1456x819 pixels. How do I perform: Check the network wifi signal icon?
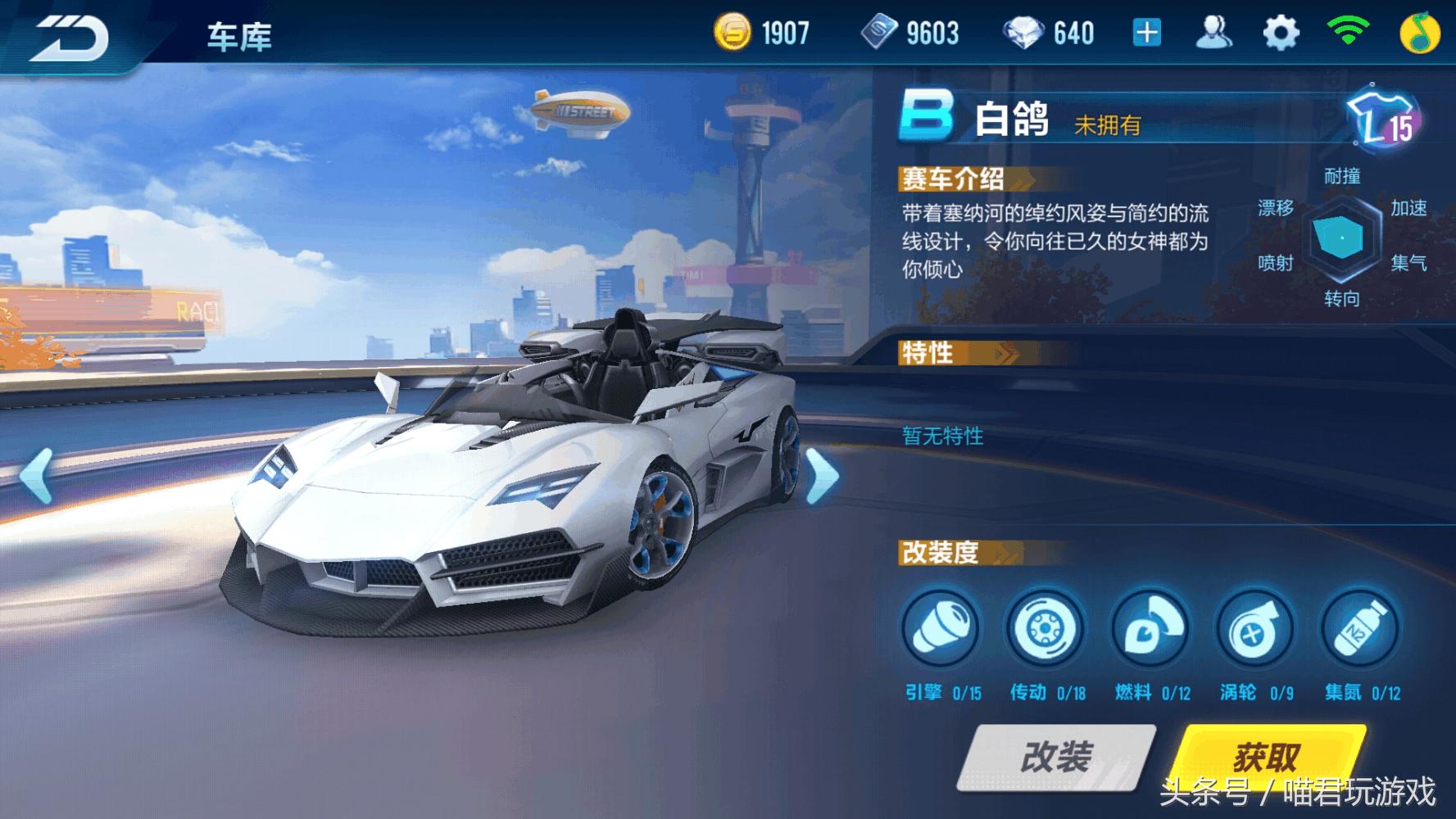pos(1347,31)
